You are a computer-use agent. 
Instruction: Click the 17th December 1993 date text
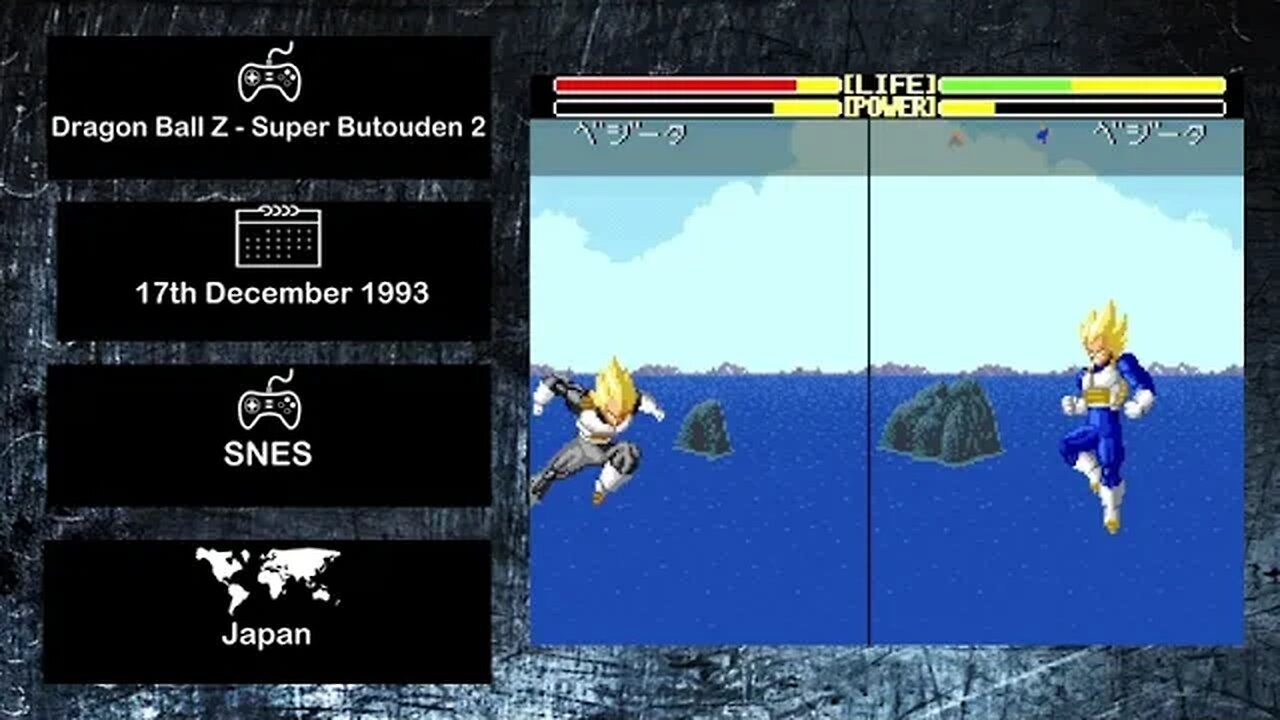[x=282, y=294]
